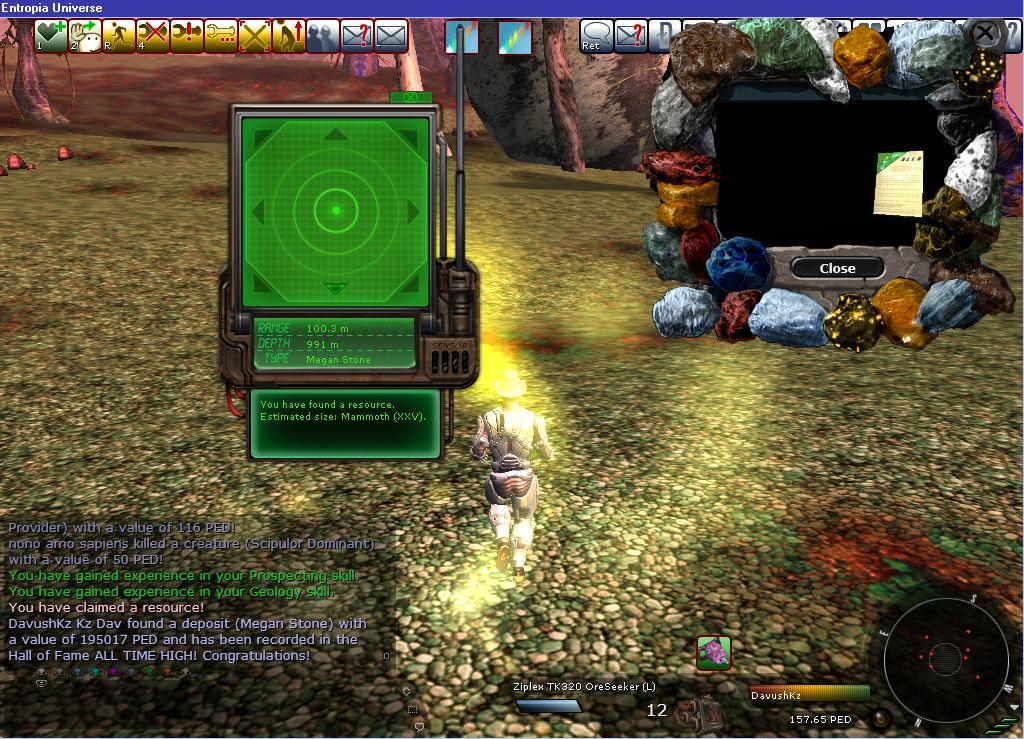Click the chat log message panel
This screenshot has width=1024, height=739.
190,590
